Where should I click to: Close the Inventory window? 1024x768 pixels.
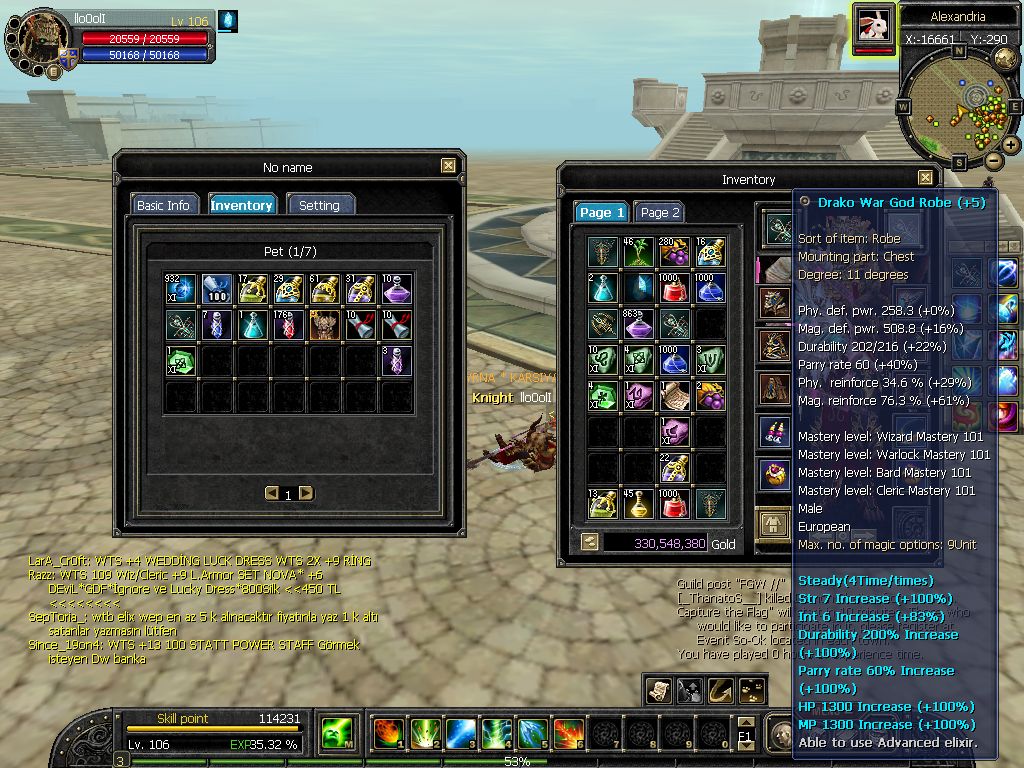pyautogui.click(x=925, y=178)
